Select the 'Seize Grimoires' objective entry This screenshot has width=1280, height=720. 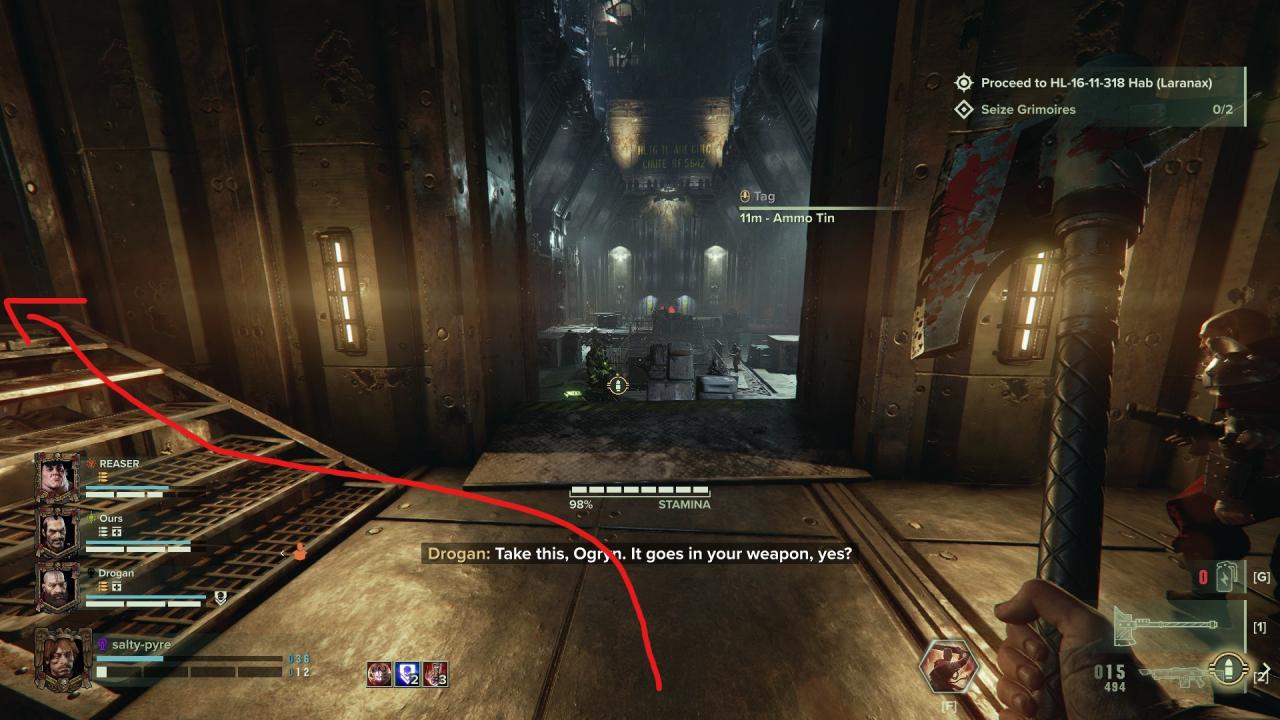click(1028, 109)
